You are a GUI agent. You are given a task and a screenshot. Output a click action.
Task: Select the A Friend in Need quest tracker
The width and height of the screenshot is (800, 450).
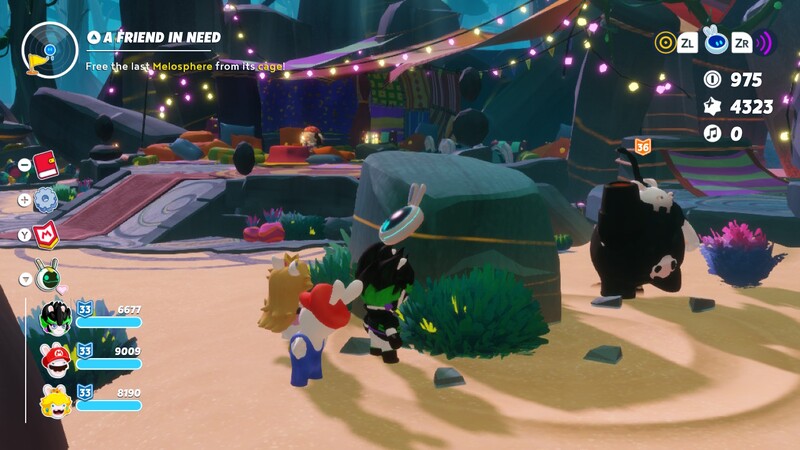click(154, 37)
